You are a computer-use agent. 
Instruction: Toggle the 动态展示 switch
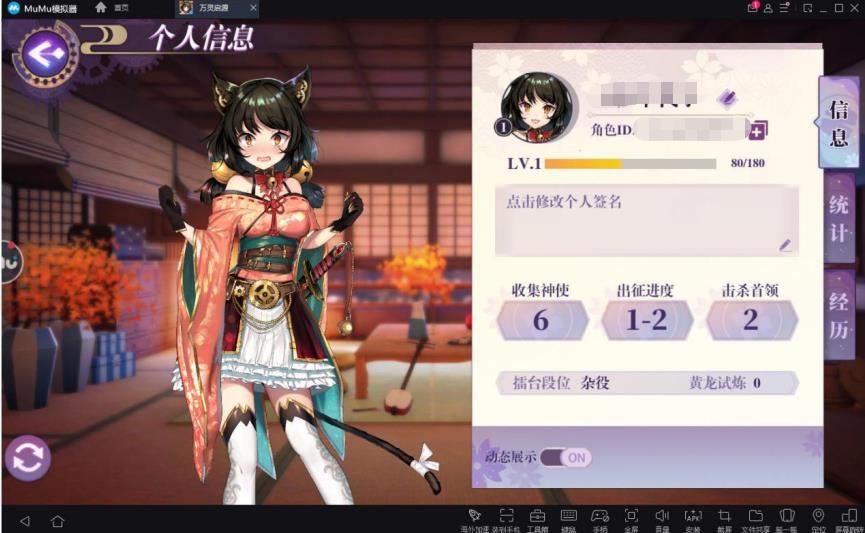566,457
